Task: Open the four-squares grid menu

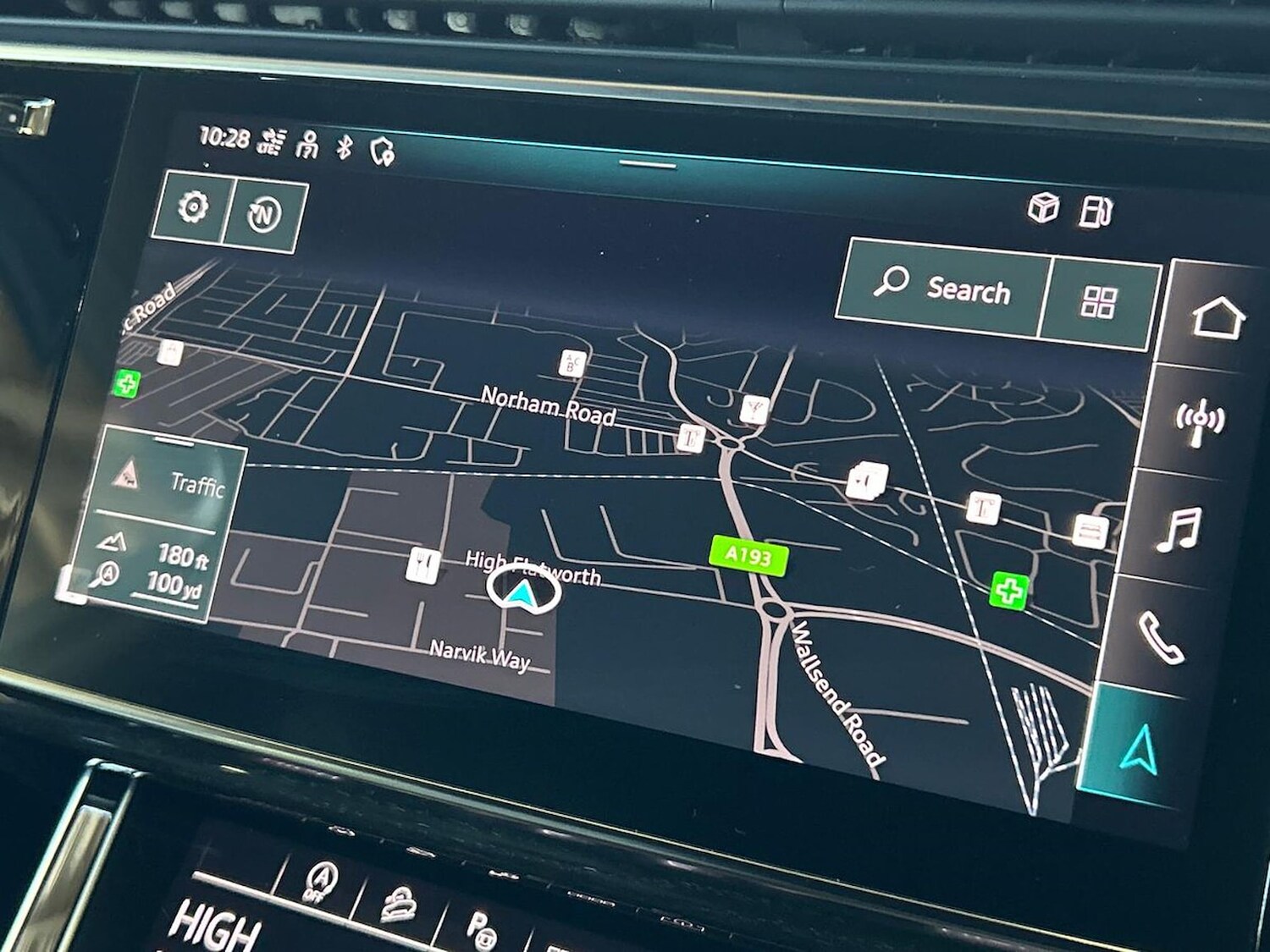Action: tap(1099, 302)
